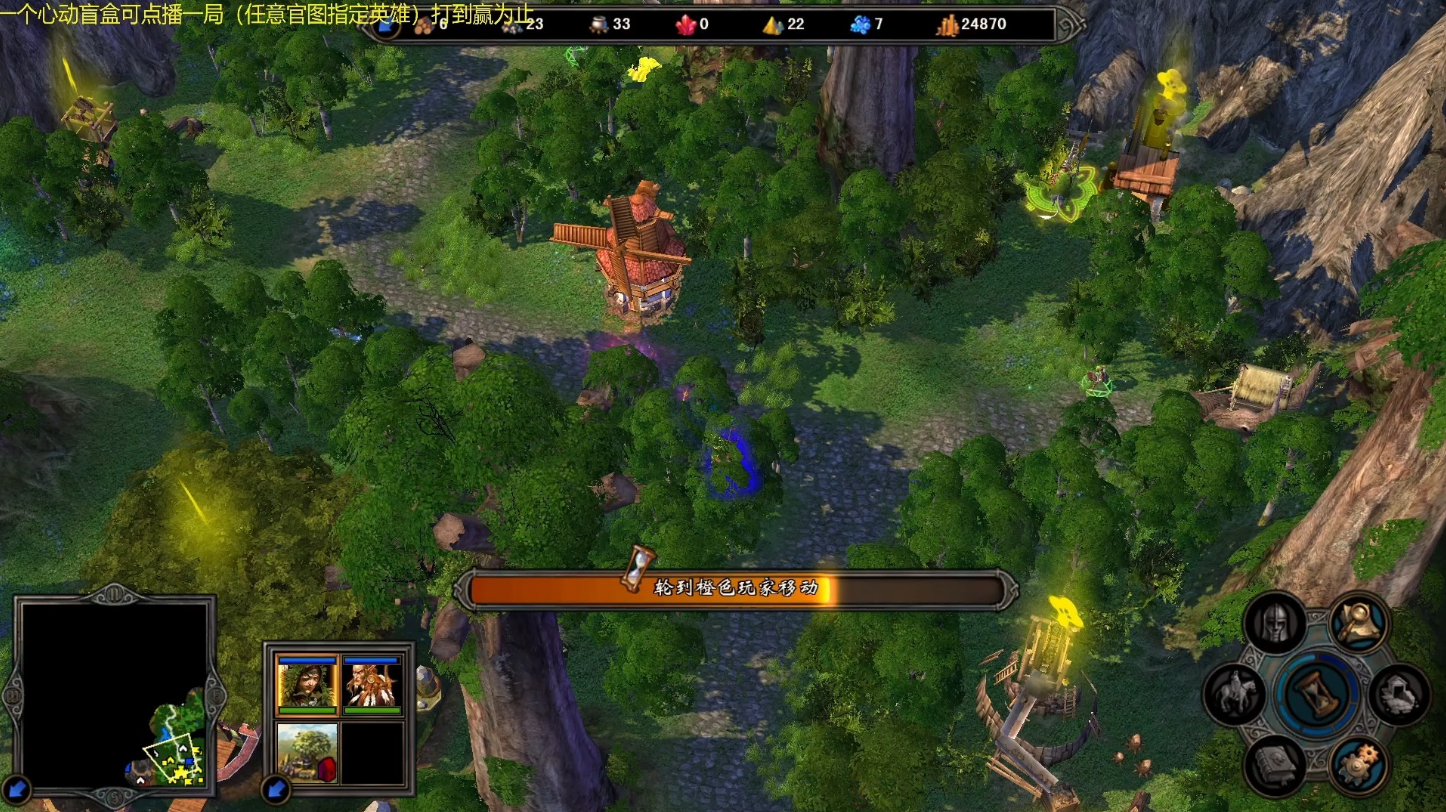Open the hero screen helmet button
1446x812 pixels.
tap(1275, 623)
